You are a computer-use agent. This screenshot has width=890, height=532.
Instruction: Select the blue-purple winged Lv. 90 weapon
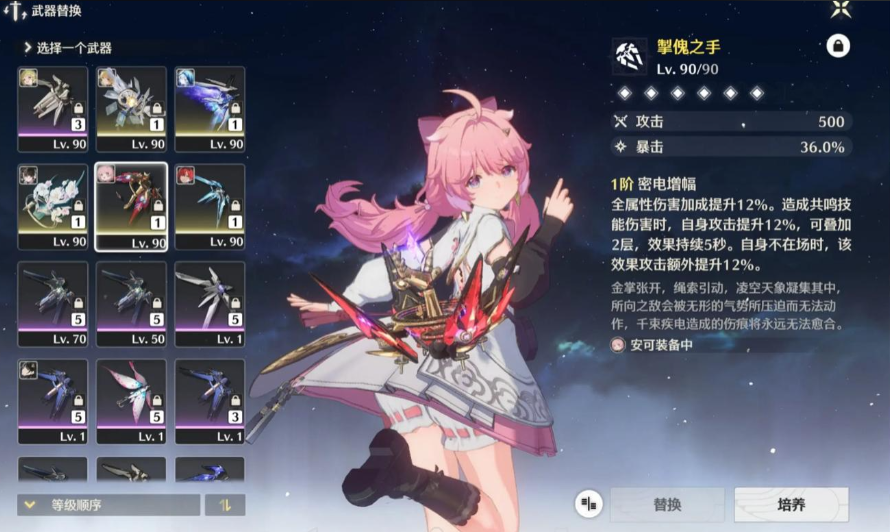209,109
